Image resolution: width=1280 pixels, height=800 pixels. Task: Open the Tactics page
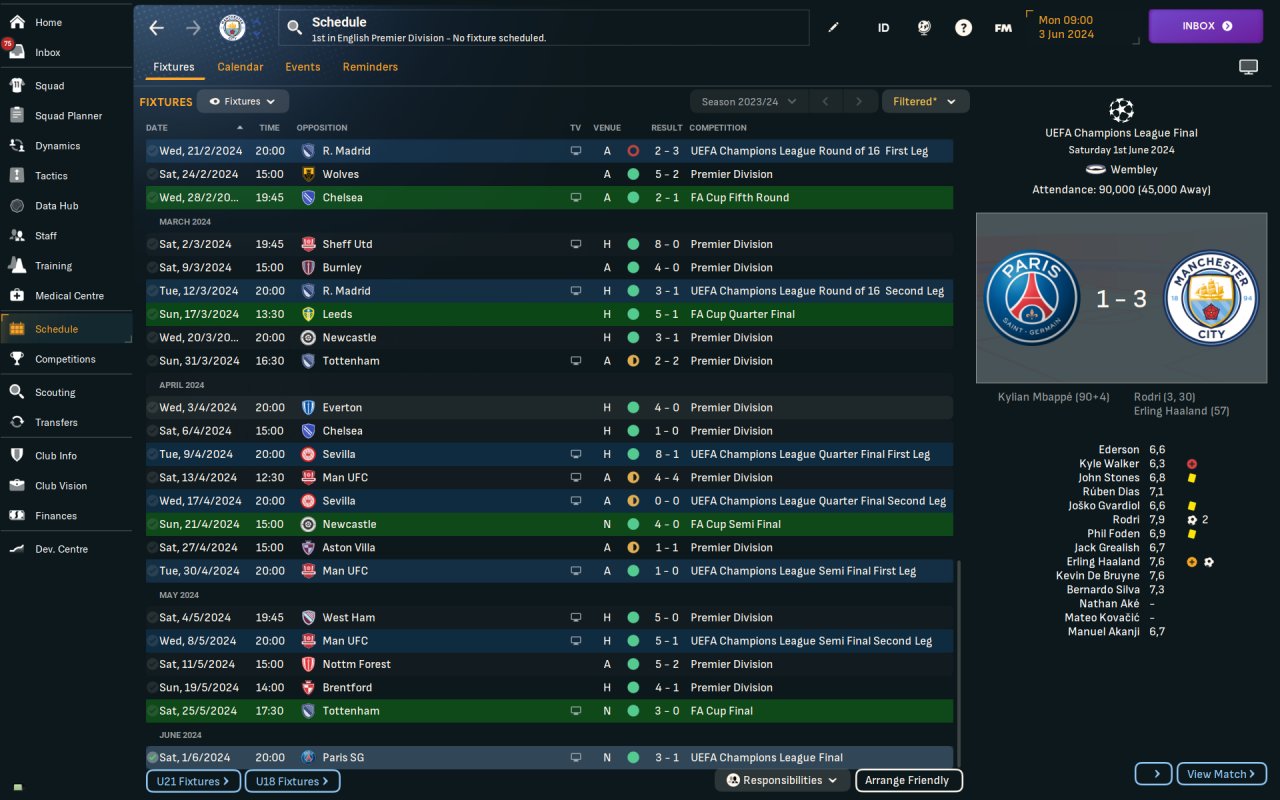[51, 176]
